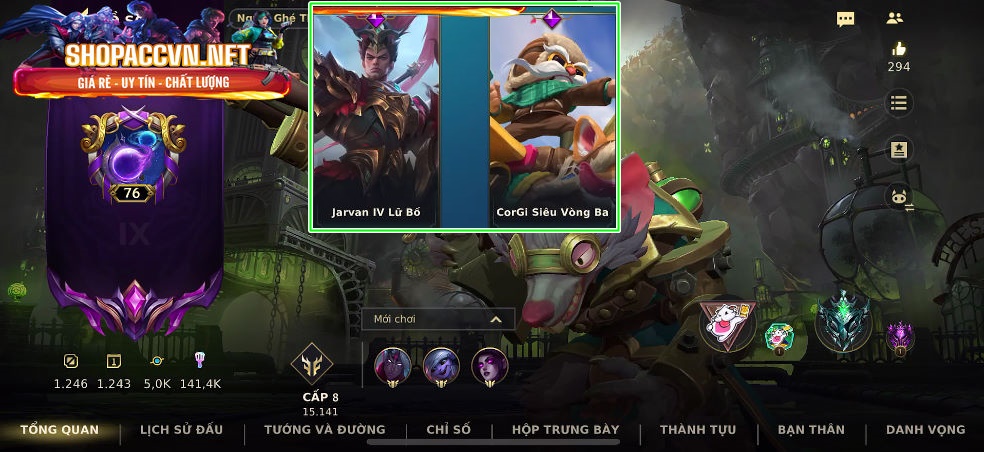Open the chat bubble icon

[846, 19]
